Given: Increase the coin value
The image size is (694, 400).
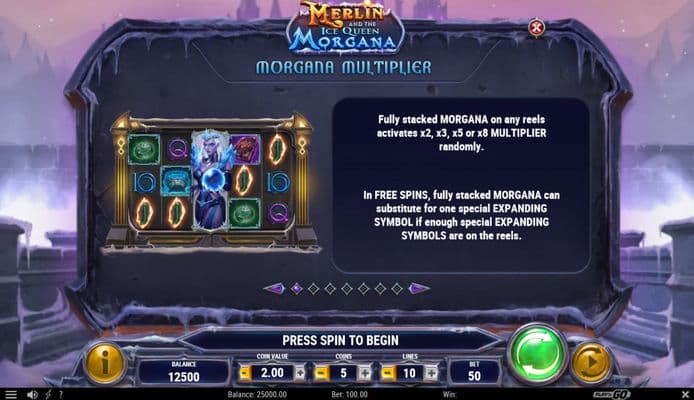Looking at the screenshot, I should point(300,373).
